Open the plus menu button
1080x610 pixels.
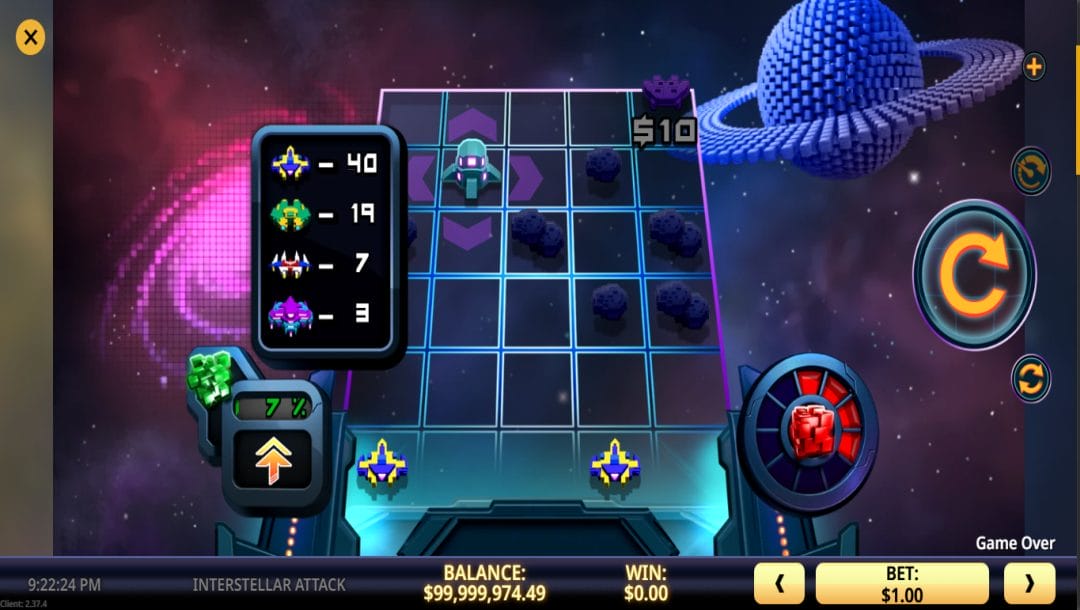1034,67
